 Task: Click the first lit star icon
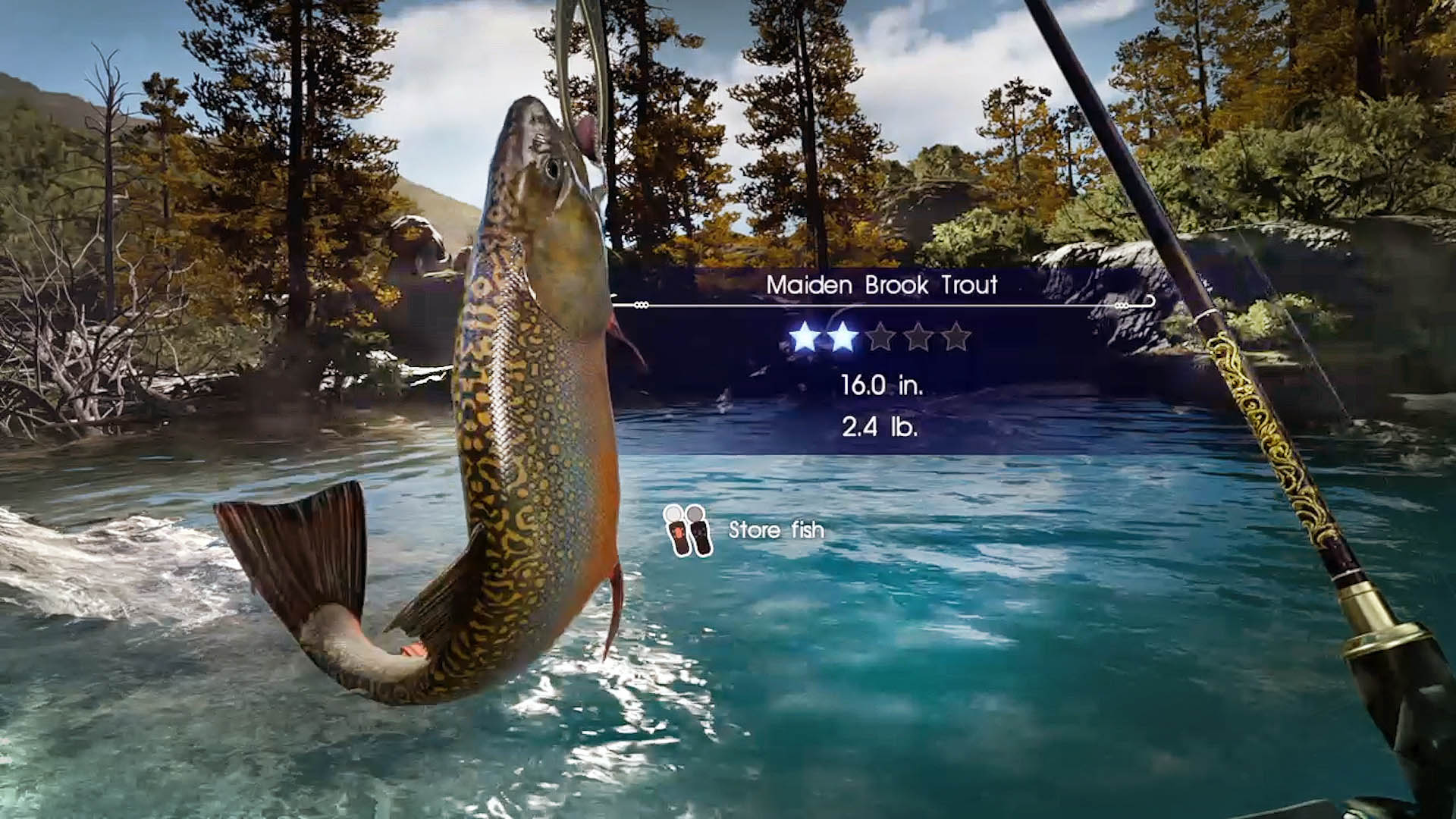[804, 336]
